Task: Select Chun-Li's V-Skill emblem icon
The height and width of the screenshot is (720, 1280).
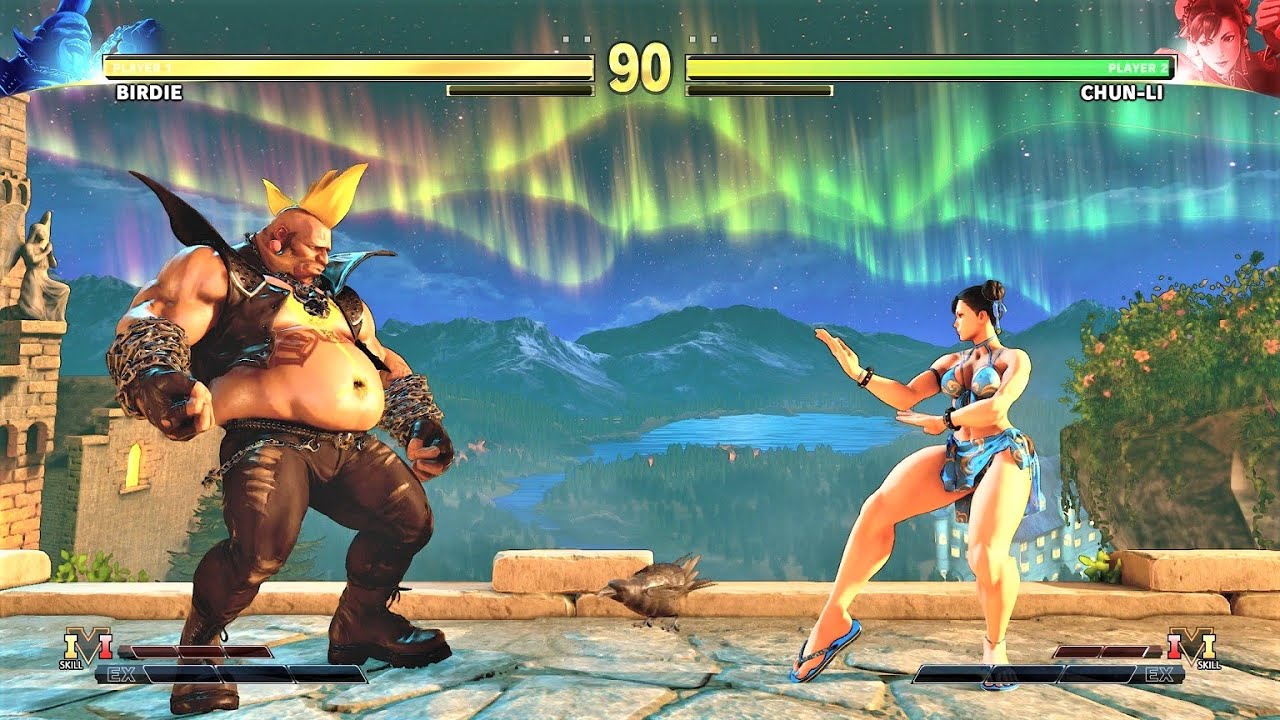Action: 1192,646
